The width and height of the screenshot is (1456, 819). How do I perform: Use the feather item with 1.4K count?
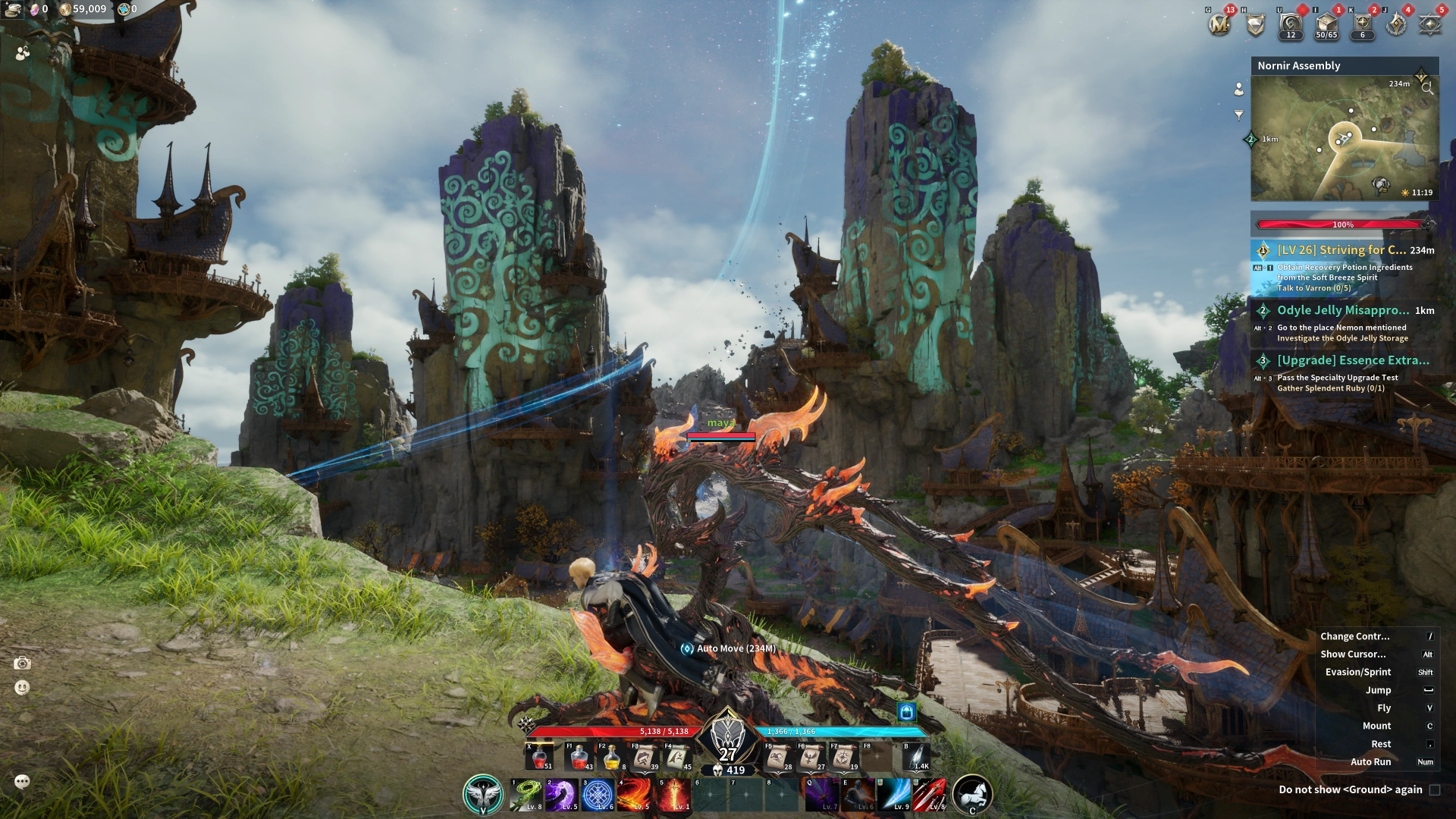916,757
